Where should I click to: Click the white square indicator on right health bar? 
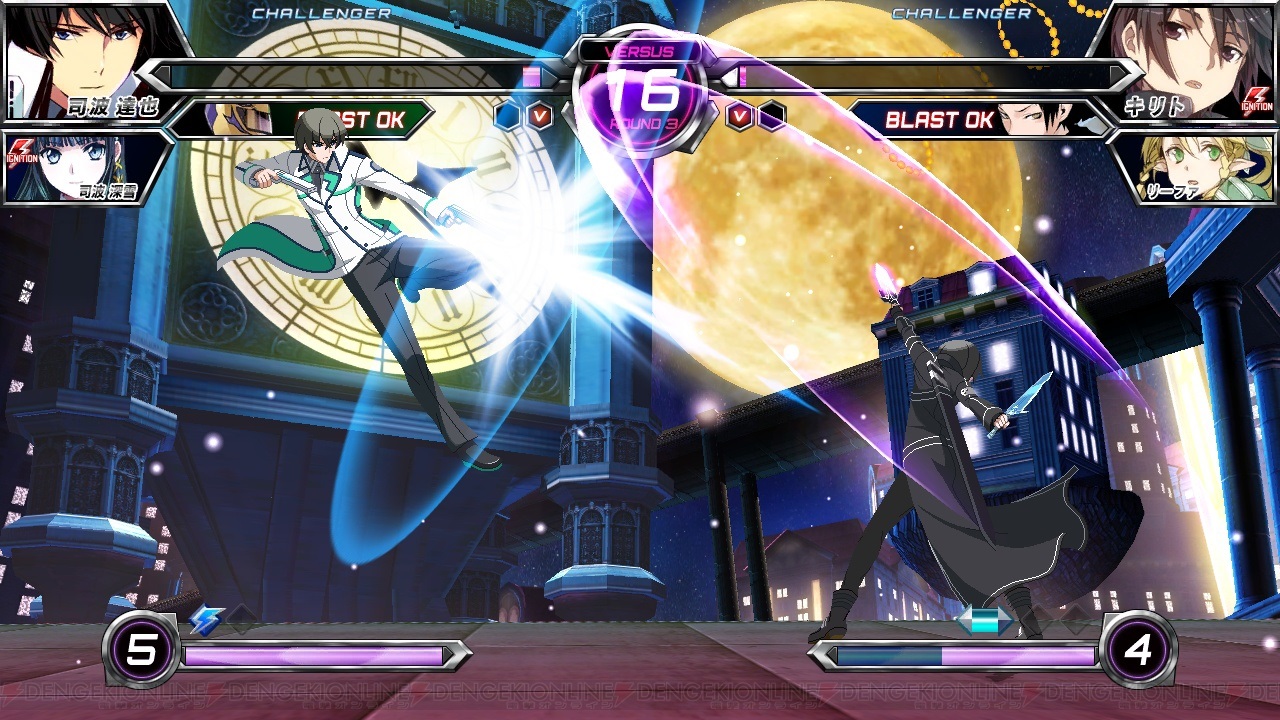731,78
